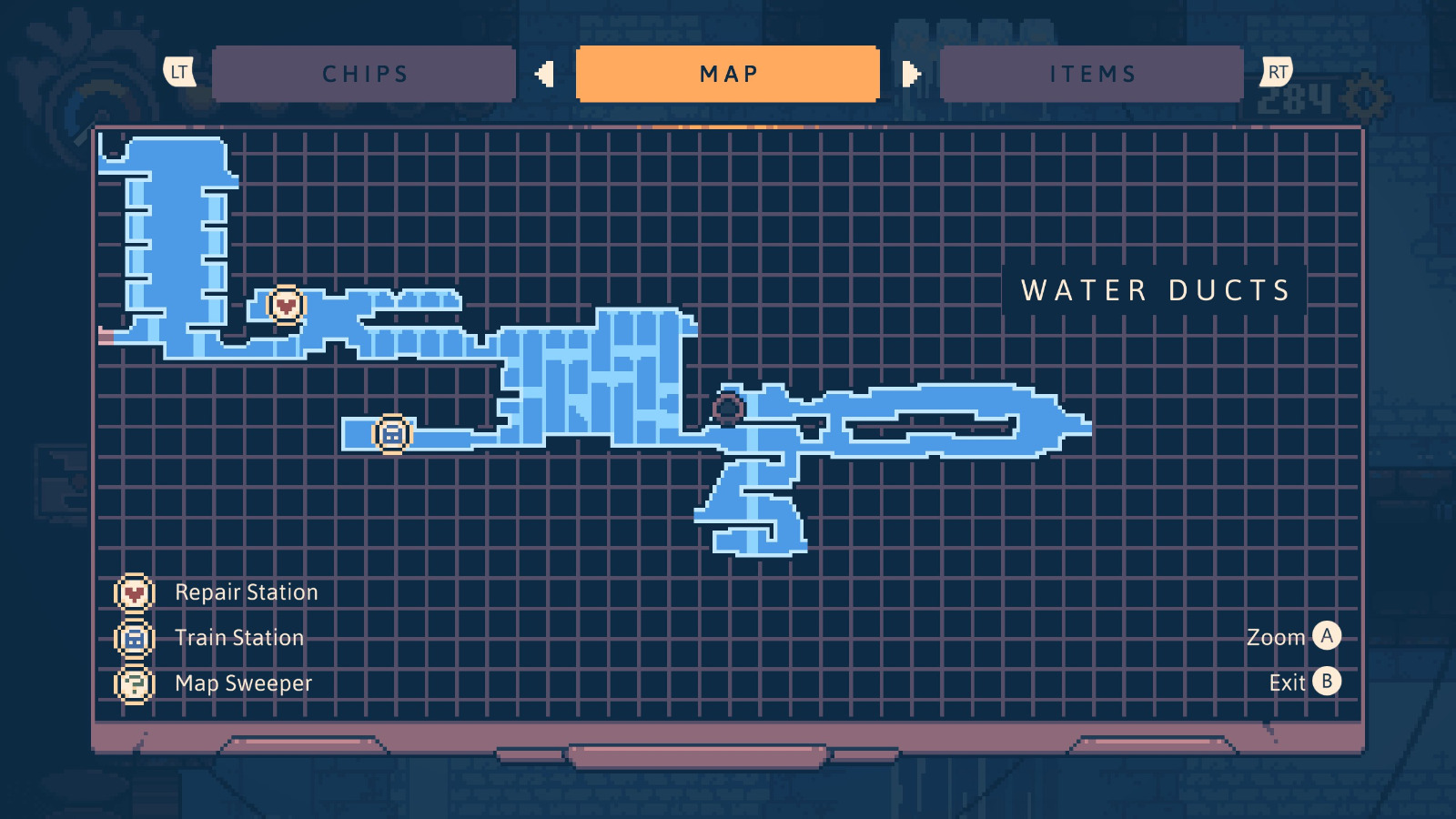
Task: Click the Train Station icon on the map
Action: click(x=391, y=433)
